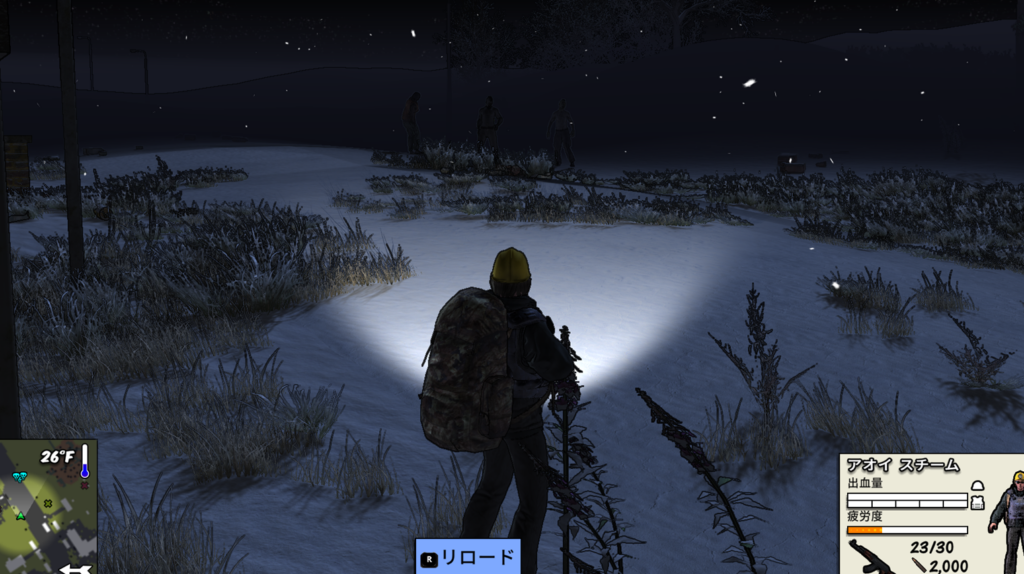Click the thermometer temperature icon
Image resolution: width=1024 pixels, height=574 pixels.
point(85,460)
